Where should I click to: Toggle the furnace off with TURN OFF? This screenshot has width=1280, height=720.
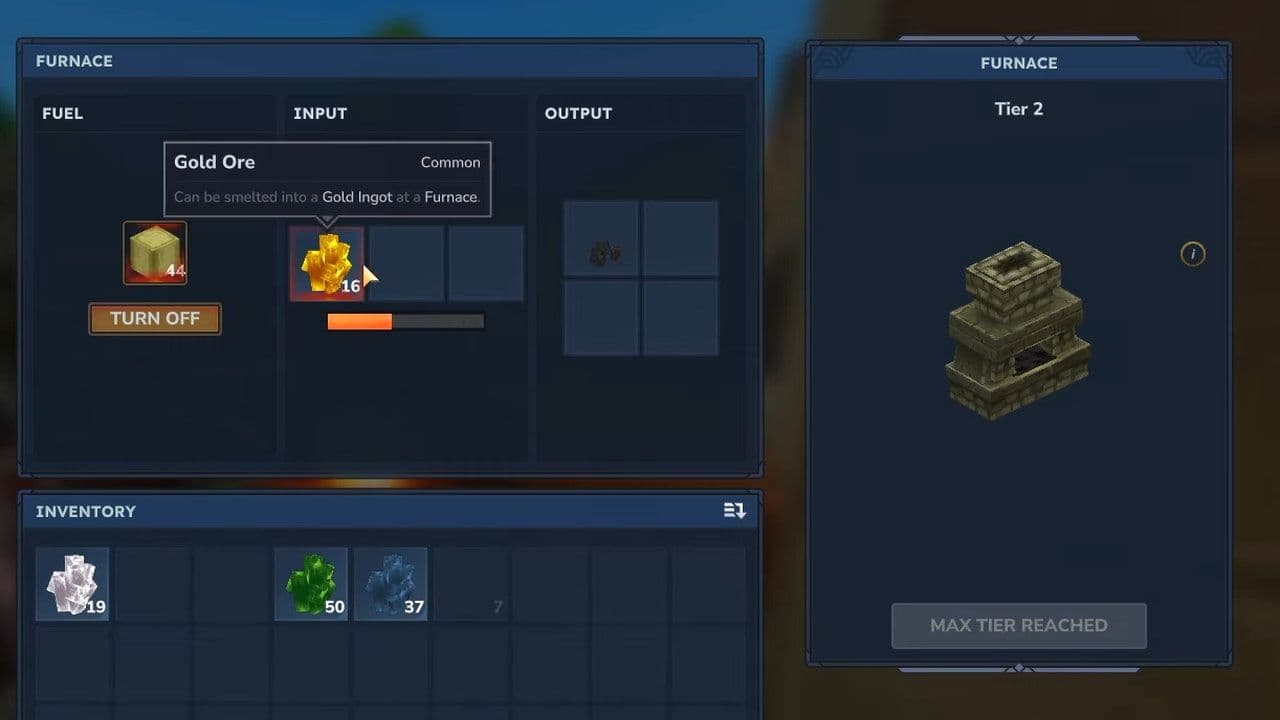pos(154,318)
